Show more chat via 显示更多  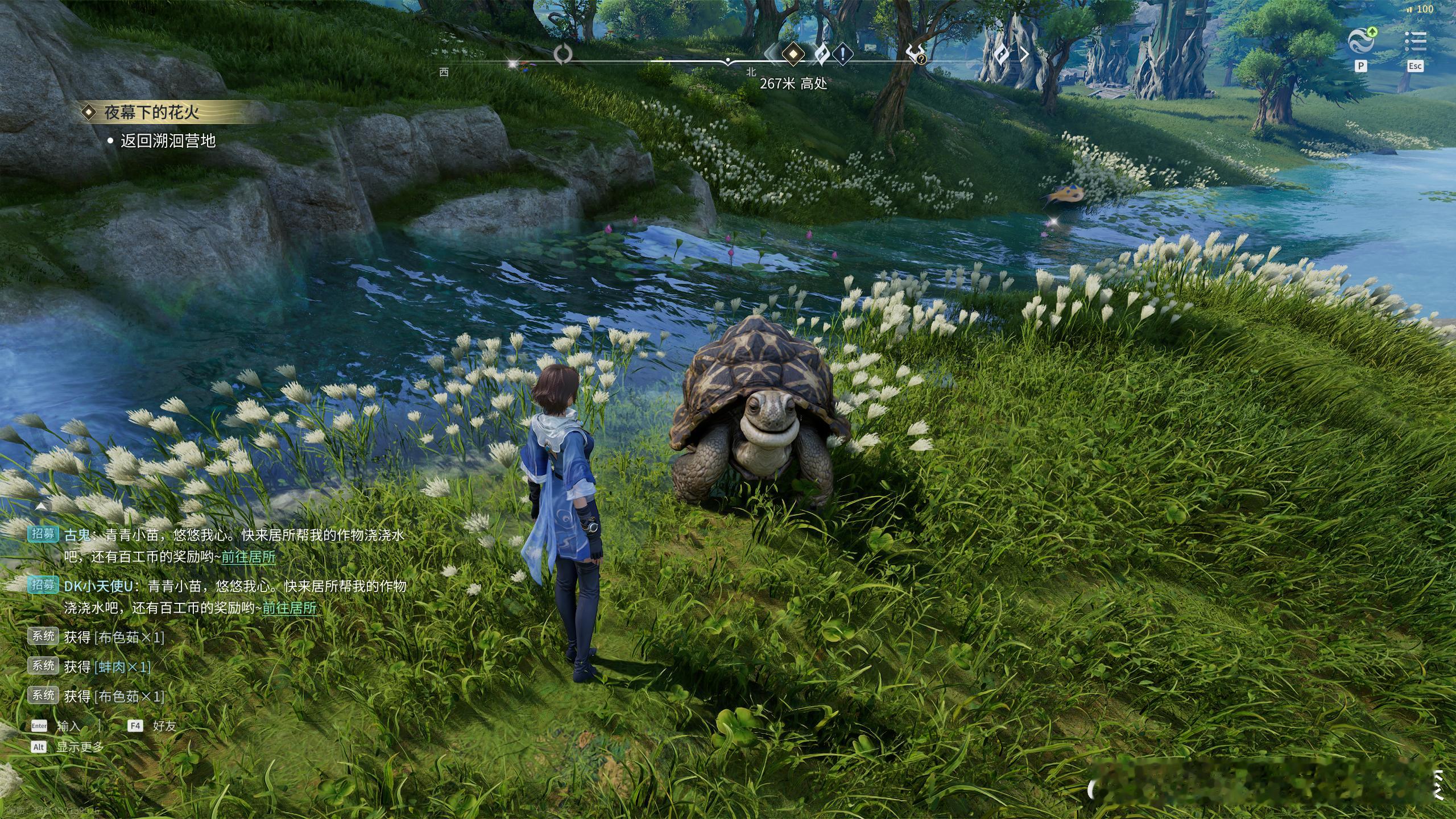pos(80,747)
